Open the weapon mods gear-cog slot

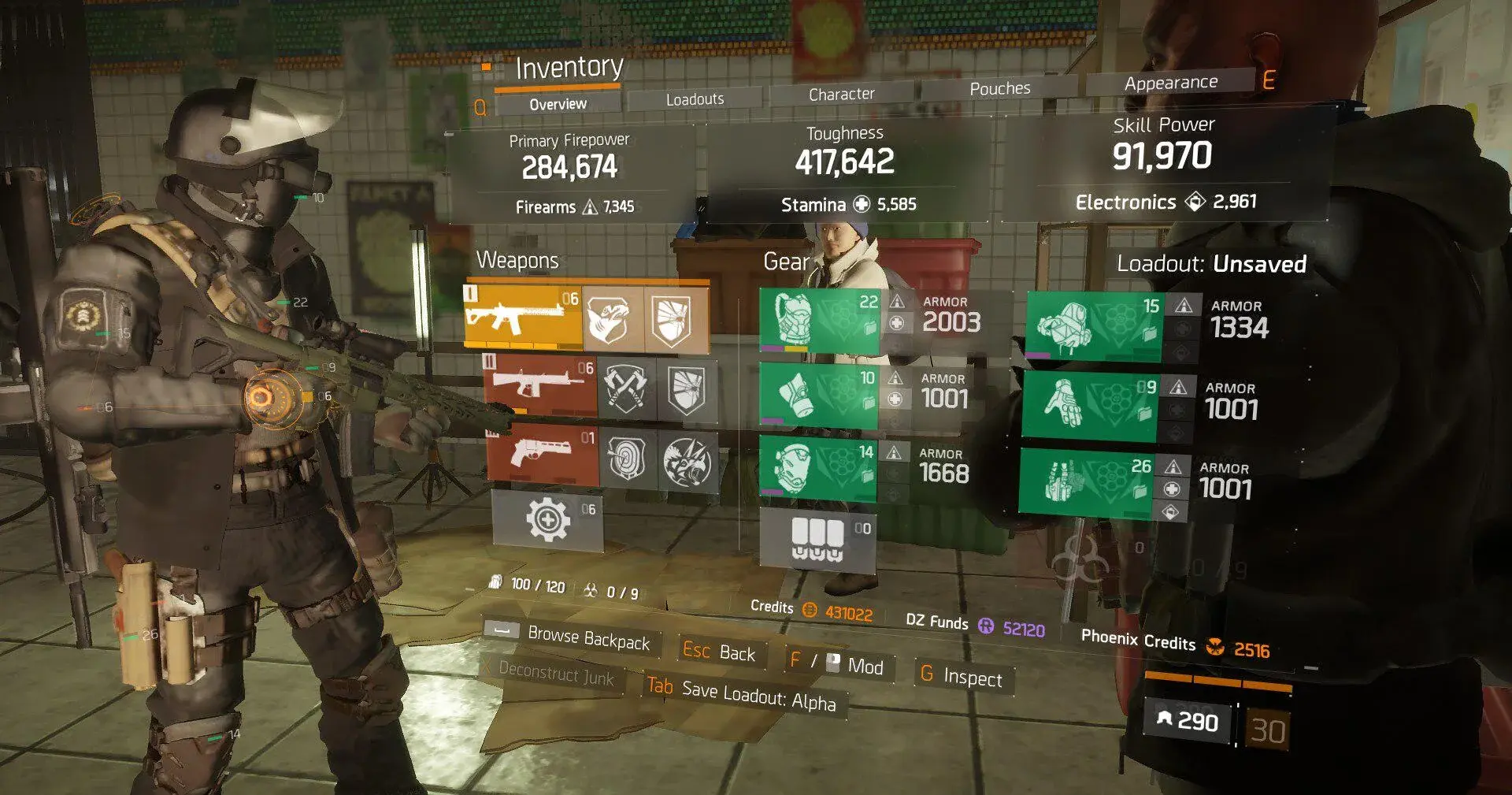coord(548,520)
